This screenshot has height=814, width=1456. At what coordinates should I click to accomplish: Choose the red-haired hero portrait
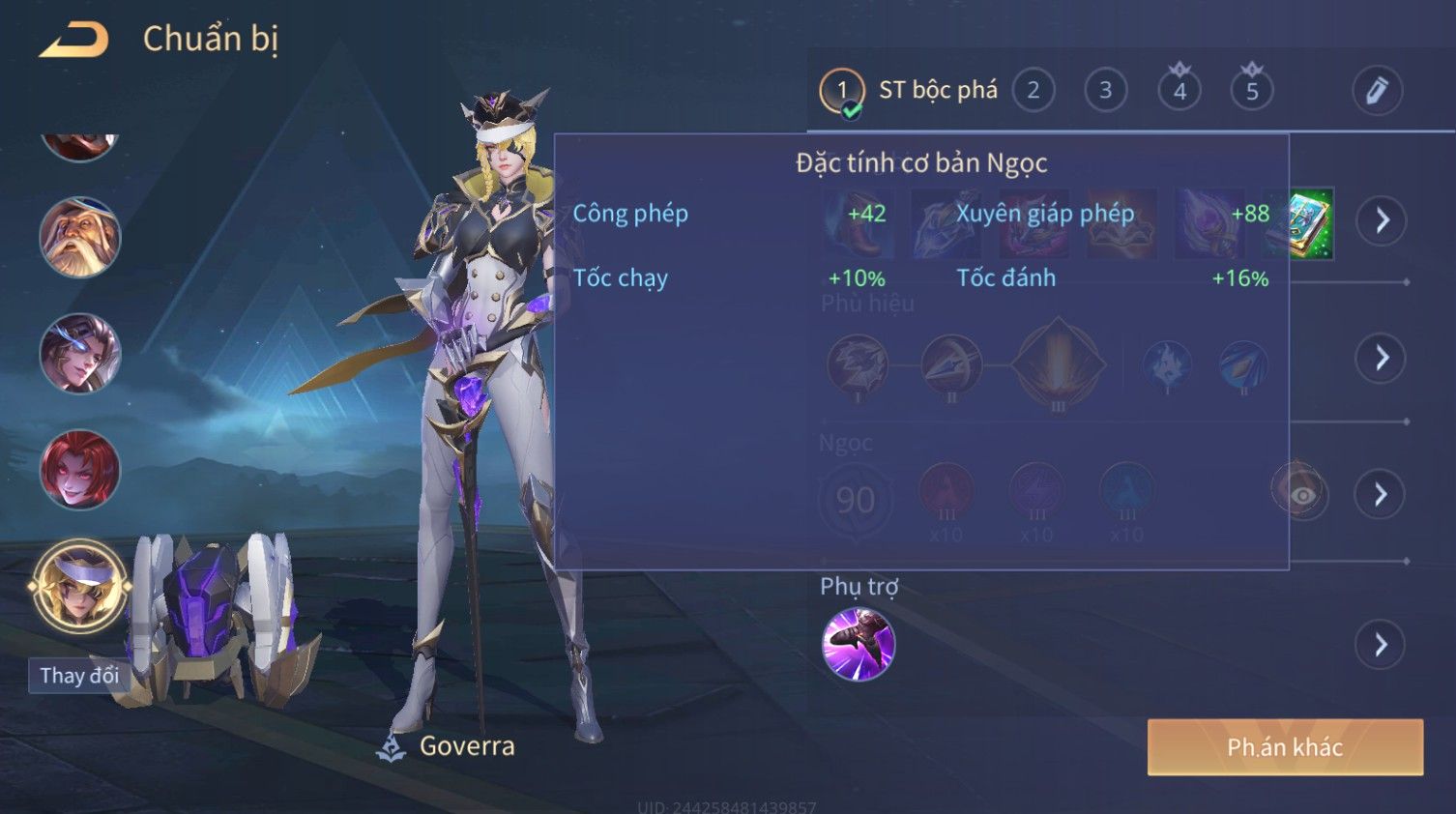(x=80, y=470)
